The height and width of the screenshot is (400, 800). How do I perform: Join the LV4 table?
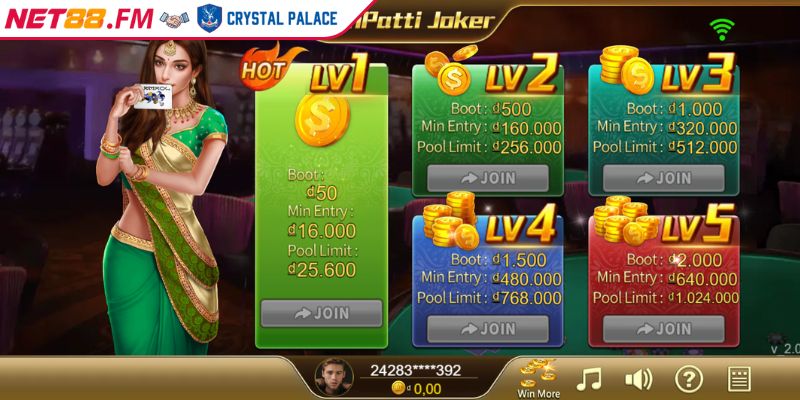488,329
